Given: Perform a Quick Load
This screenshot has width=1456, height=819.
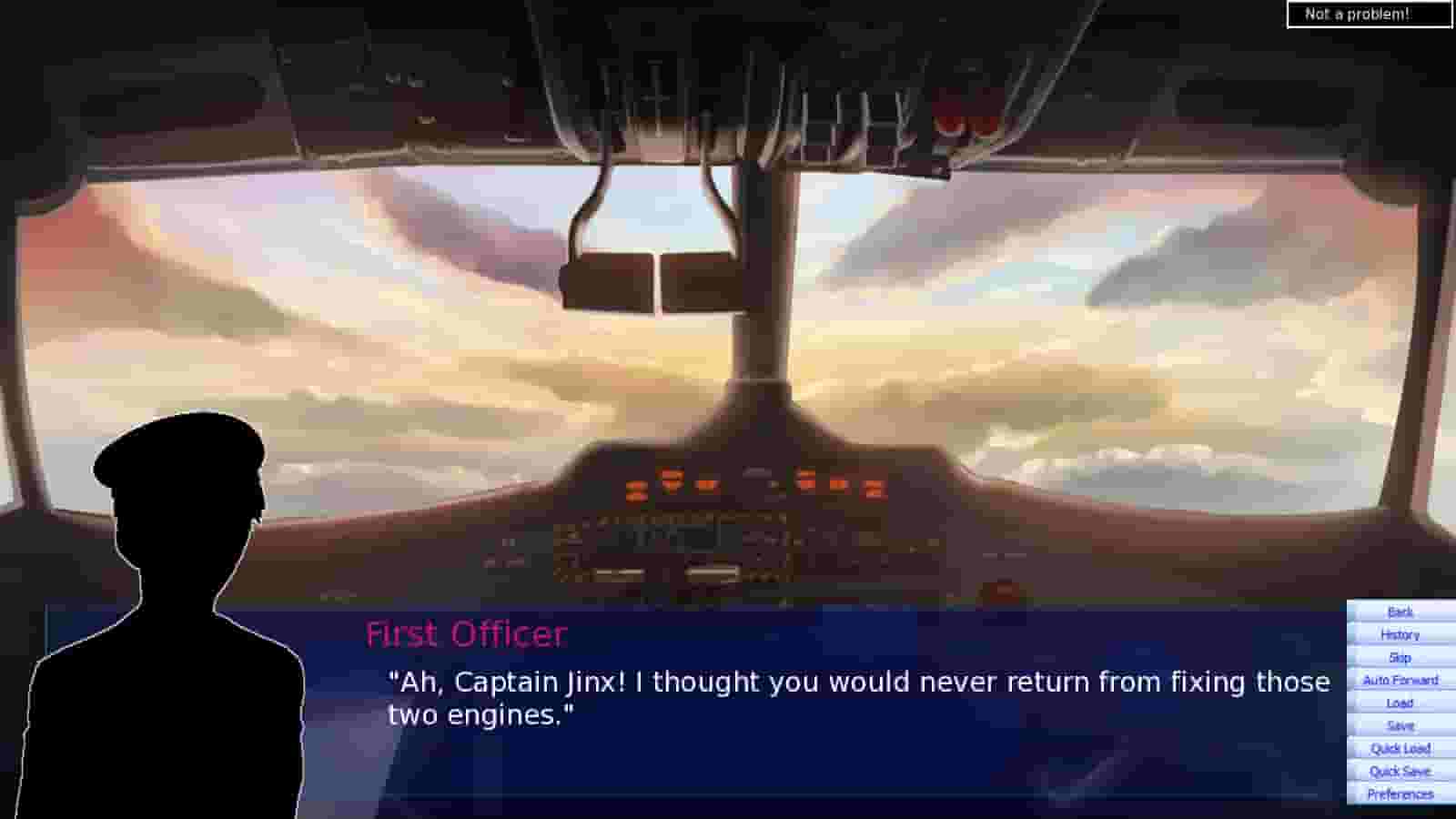Looking at the screenshot, I should (1399, 748).
